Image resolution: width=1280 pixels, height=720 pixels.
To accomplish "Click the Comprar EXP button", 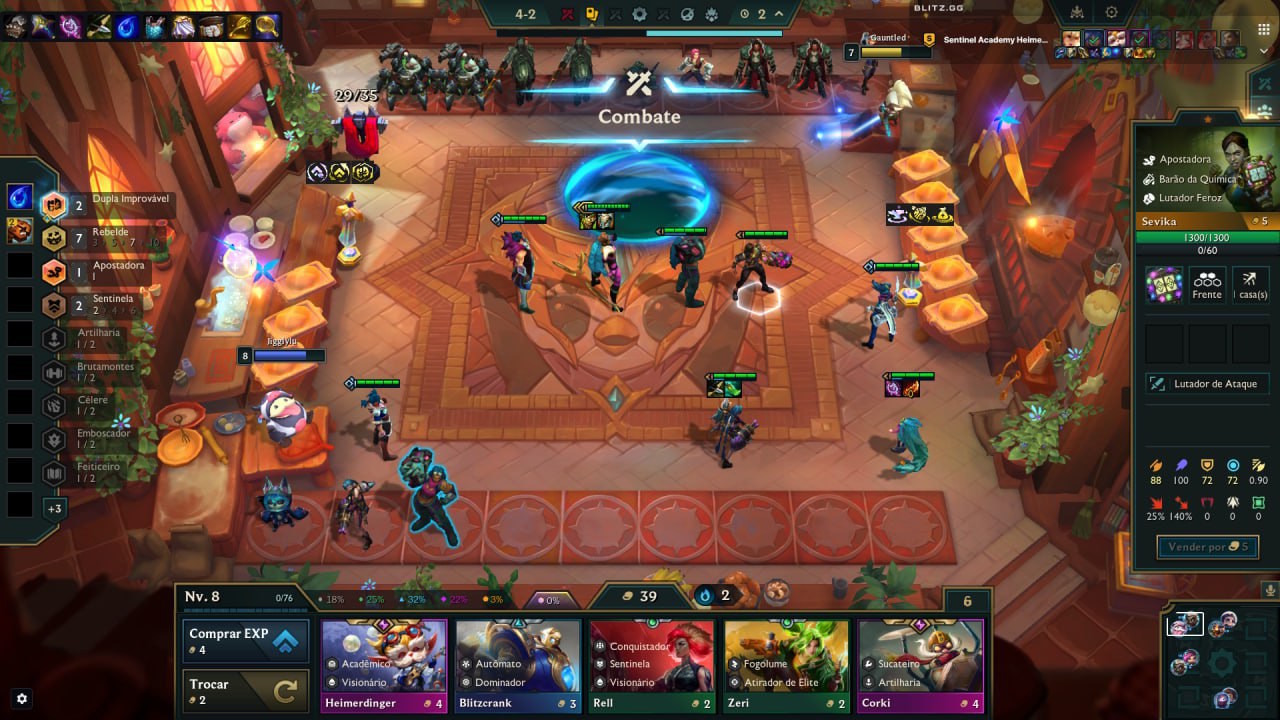I will [244, 640].
